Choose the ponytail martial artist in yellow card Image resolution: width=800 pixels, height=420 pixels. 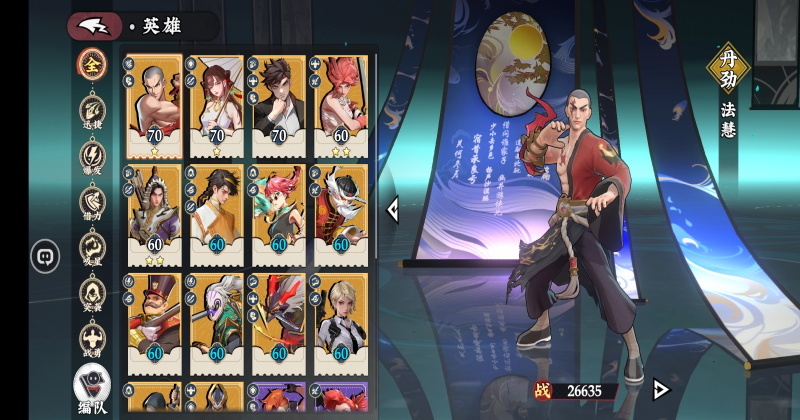pyautogui.click(x=217, y=215)
